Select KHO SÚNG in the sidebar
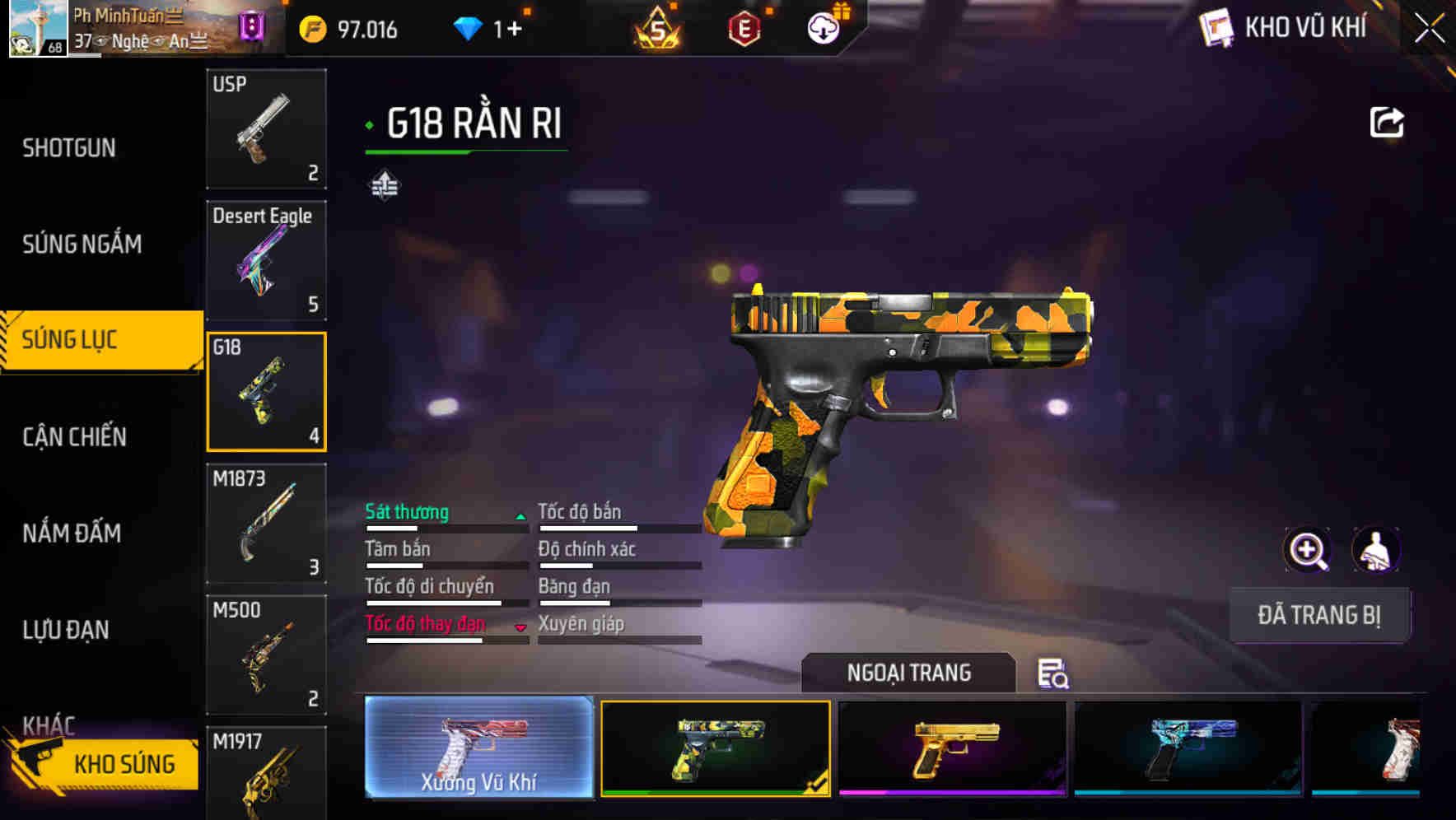 pos(123,763)
